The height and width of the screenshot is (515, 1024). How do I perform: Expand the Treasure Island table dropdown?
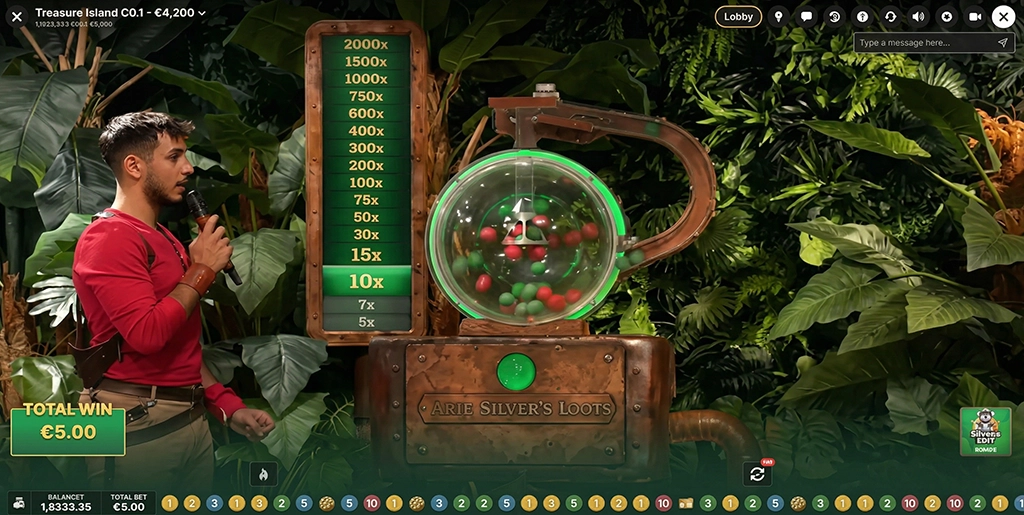pos(202,13)
